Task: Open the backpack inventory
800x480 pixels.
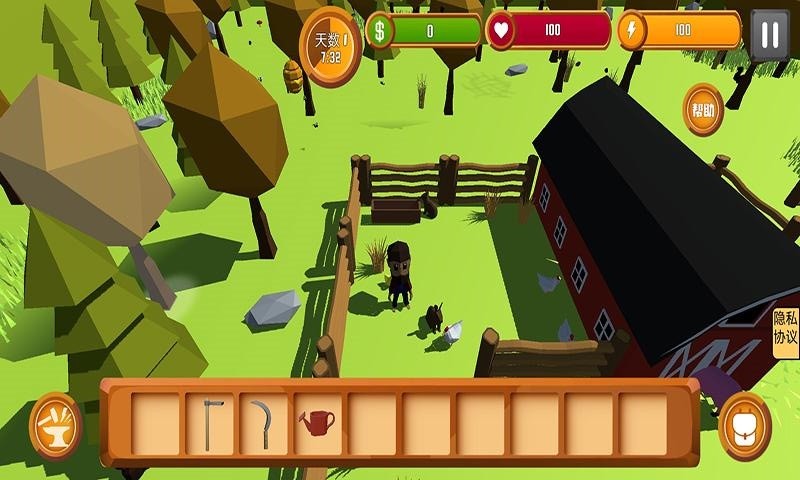Action: pyautogui.click(x=745, y=425)
